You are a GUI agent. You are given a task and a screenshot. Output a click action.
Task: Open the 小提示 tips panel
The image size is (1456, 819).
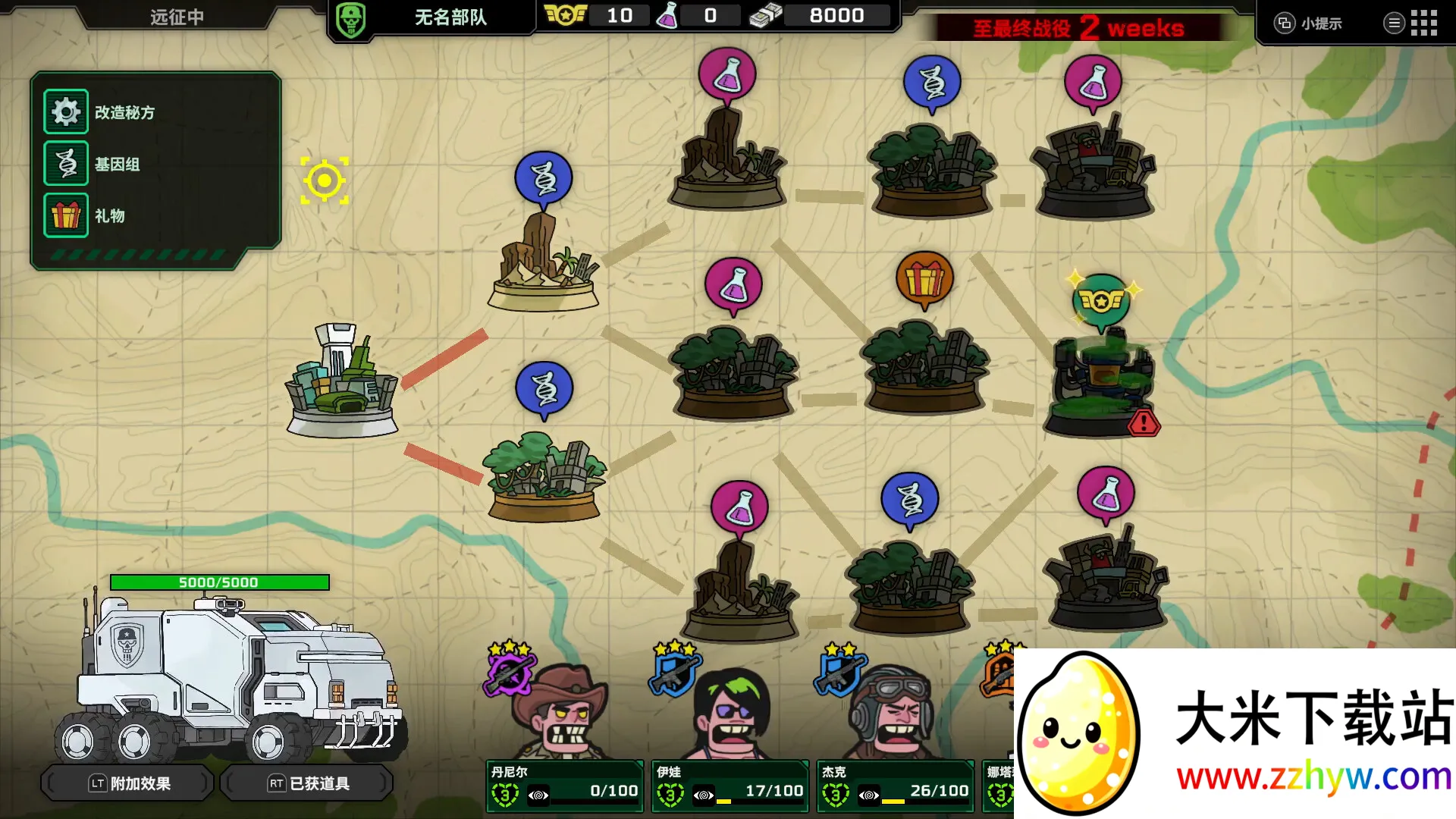tap(1309, 24)
